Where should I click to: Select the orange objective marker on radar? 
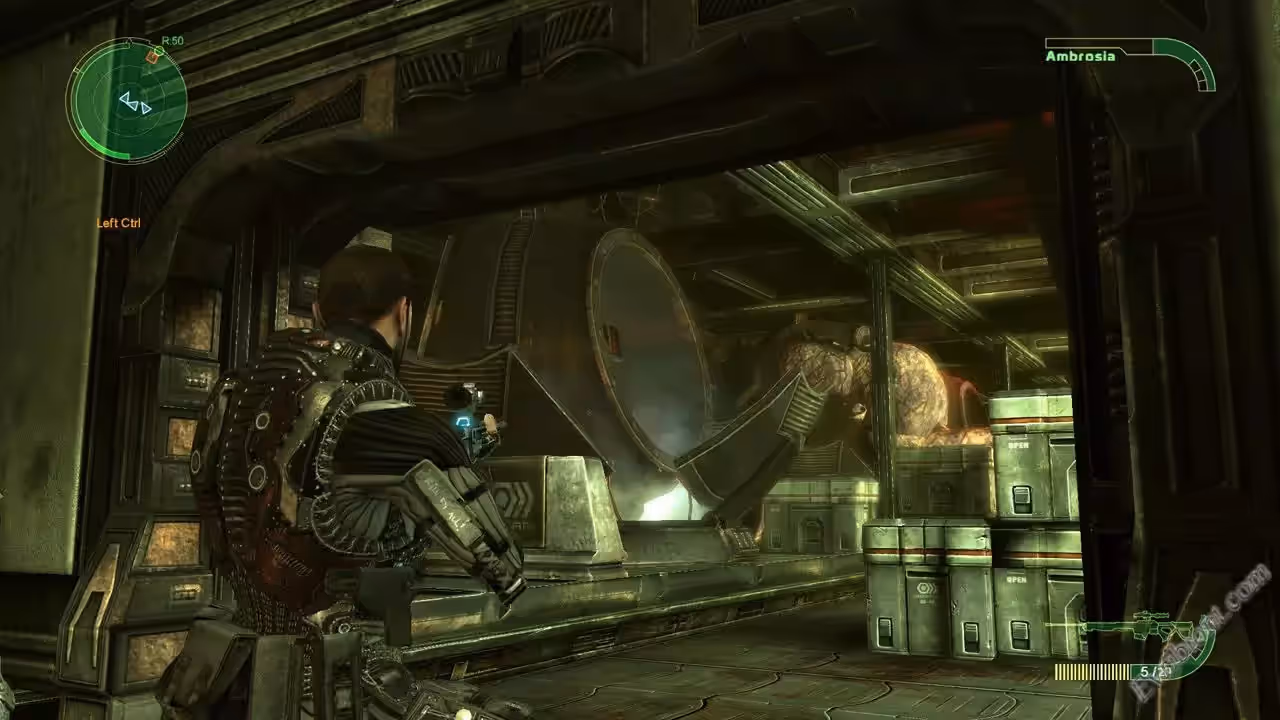(x=152, y=57)
